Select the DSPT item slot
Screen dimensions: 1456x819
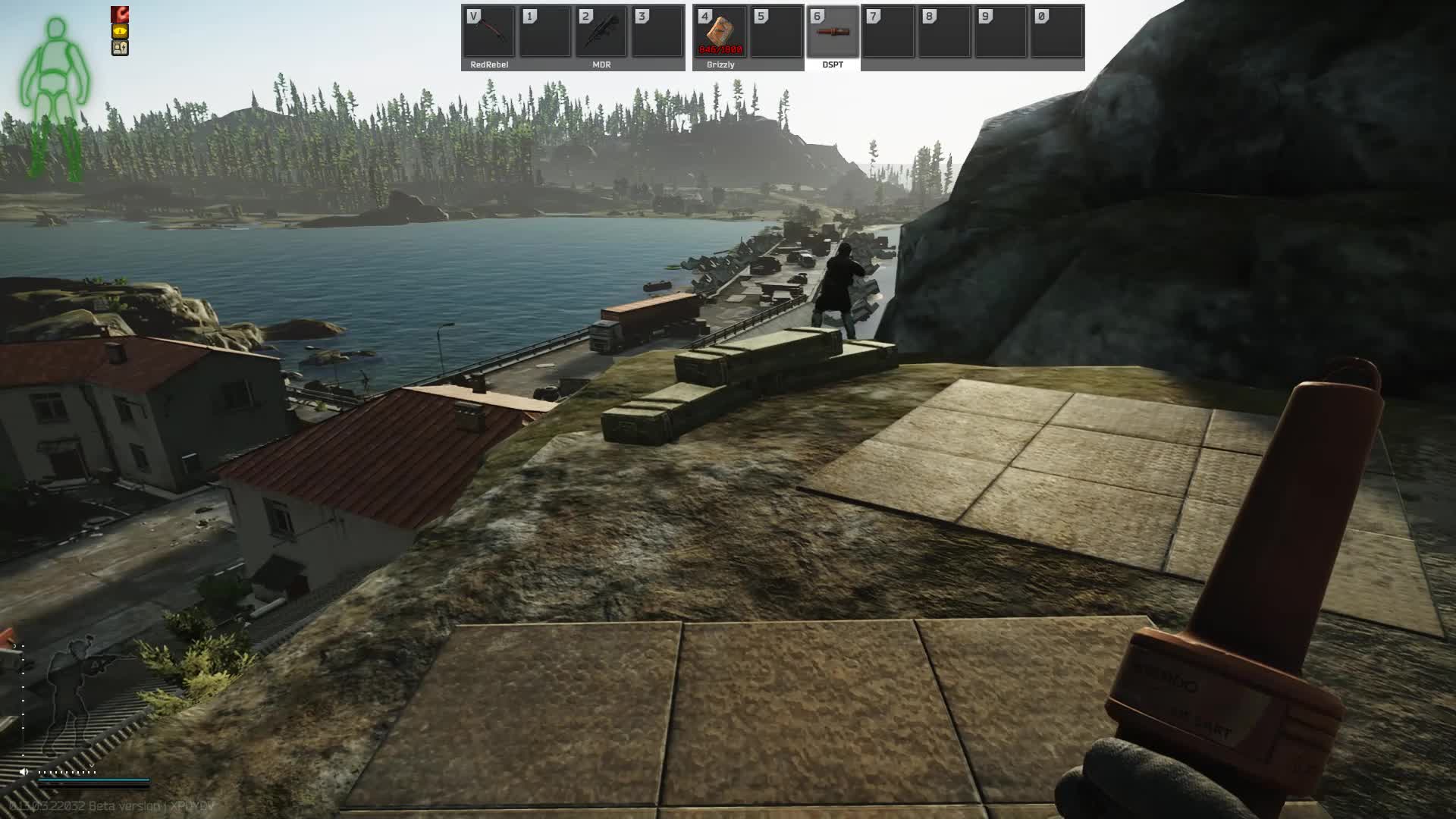[x=833, y=32]
